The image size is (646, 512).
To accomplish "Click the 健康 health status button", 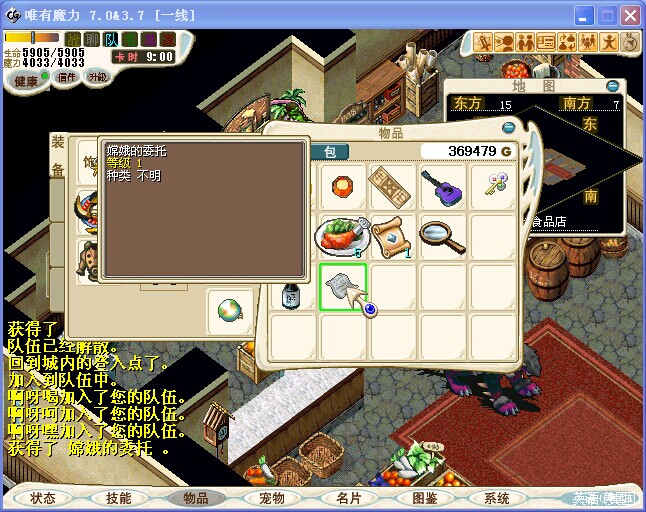I will [27, 81].
